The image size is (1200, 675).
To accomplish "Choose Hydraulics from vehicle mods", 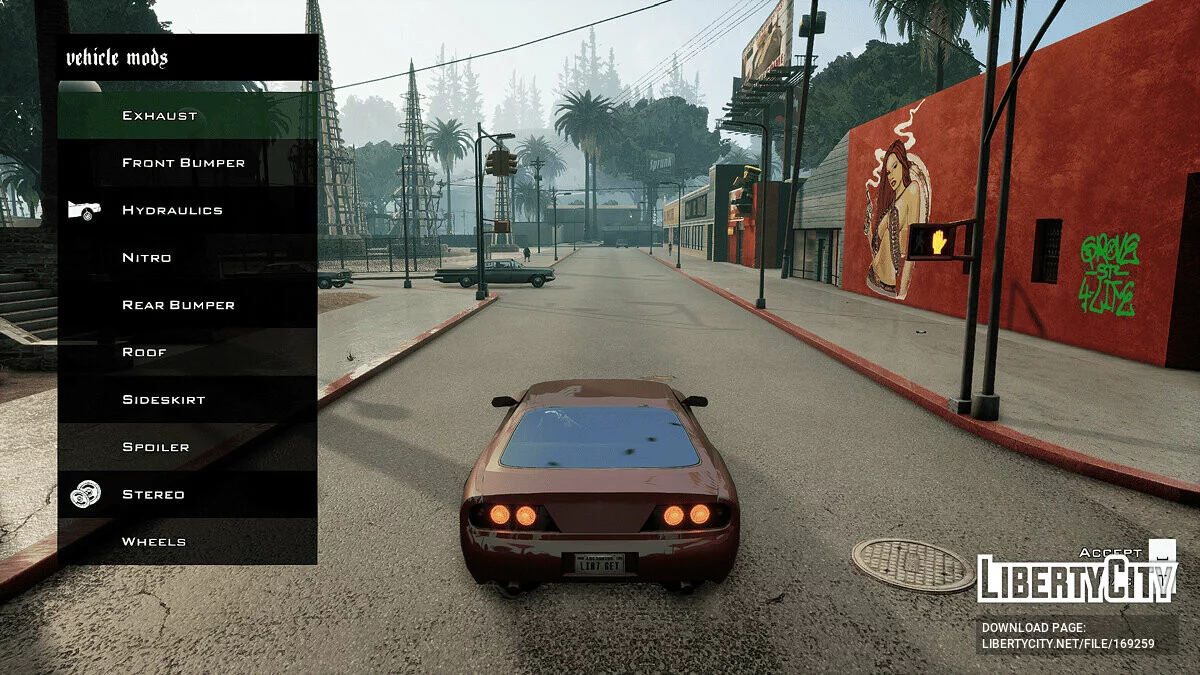I will (x=188, y=210).
